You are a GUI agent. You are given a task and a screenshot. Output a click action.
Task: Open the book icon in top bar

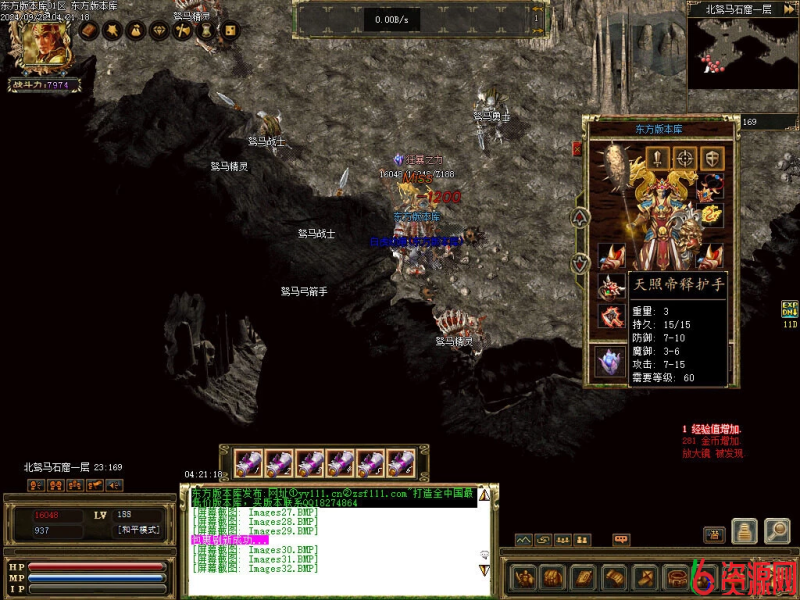89,31
